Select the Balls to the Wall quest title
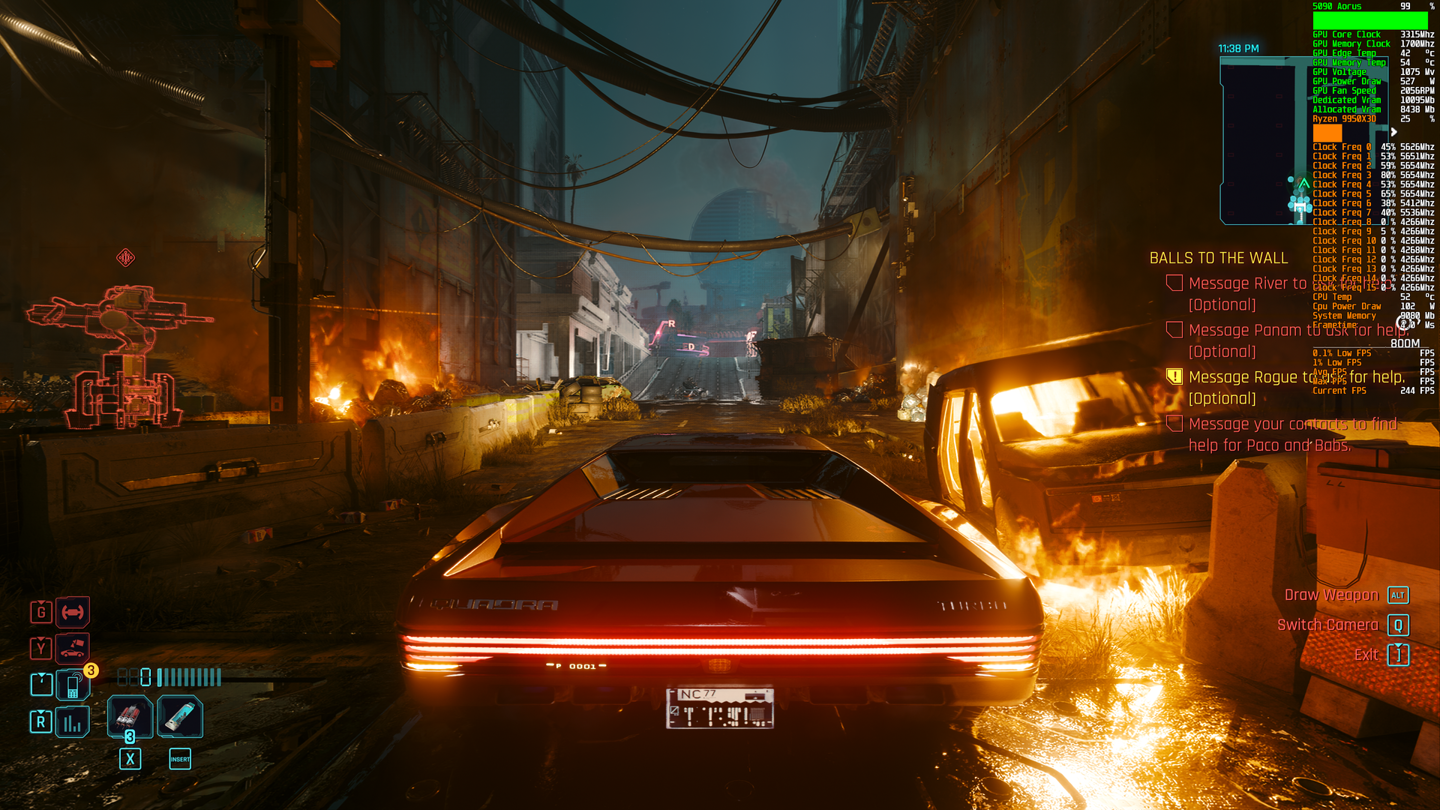 pos(1218,258)
